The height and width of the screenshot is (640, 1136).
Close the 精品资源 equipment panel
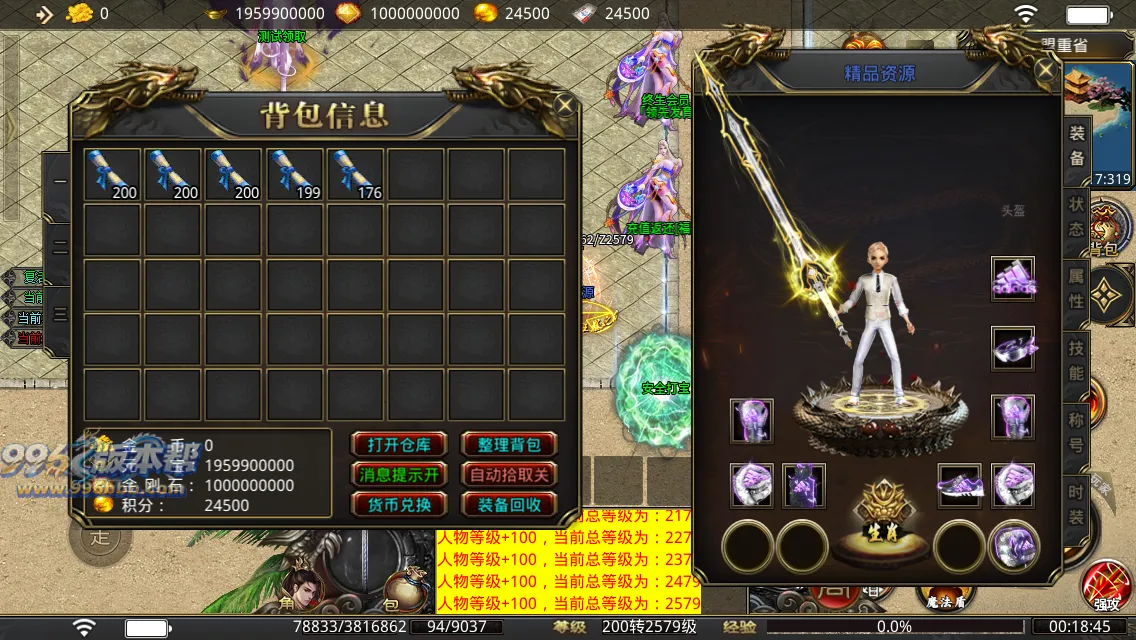tap(1046, 70)
